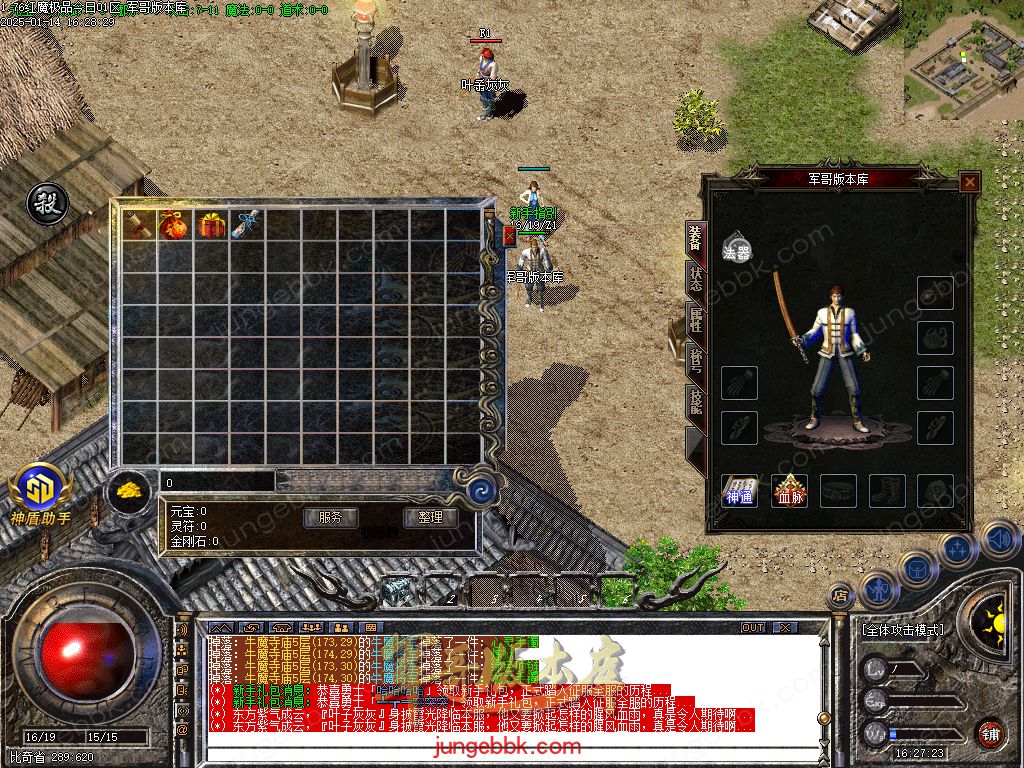Close the inventory bag window
Image resolution: width=1024 pixels, height=768 pixels.
(509, 236)
